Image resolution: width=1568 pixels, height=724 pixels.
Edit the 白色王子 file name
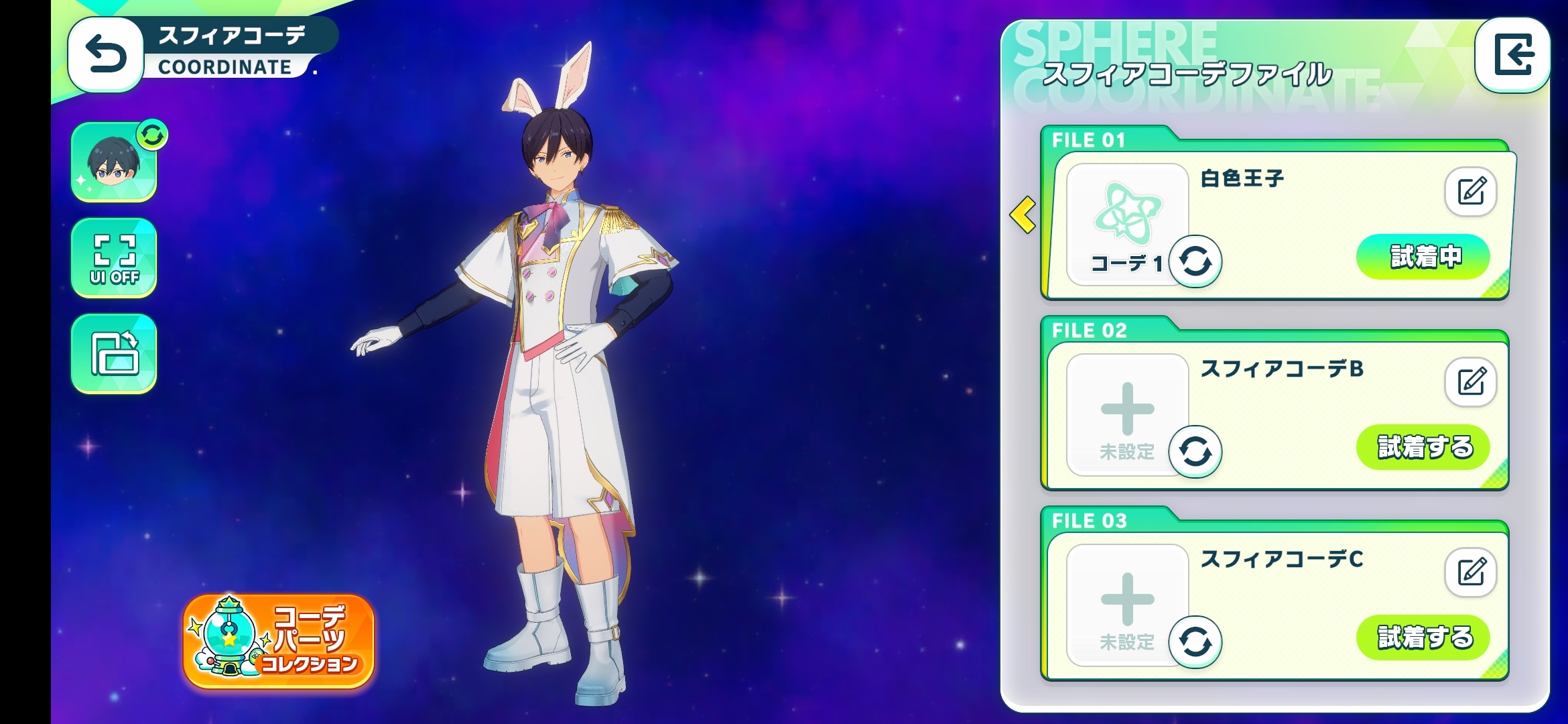tap(1470, 192)
